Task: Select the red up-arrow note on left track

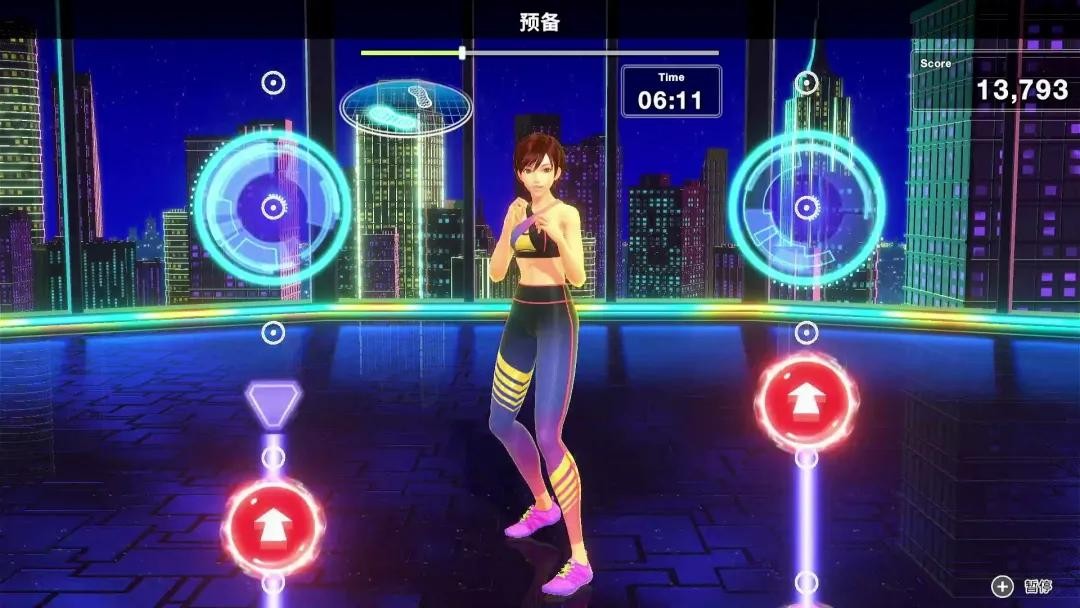Action: [272, 526]
